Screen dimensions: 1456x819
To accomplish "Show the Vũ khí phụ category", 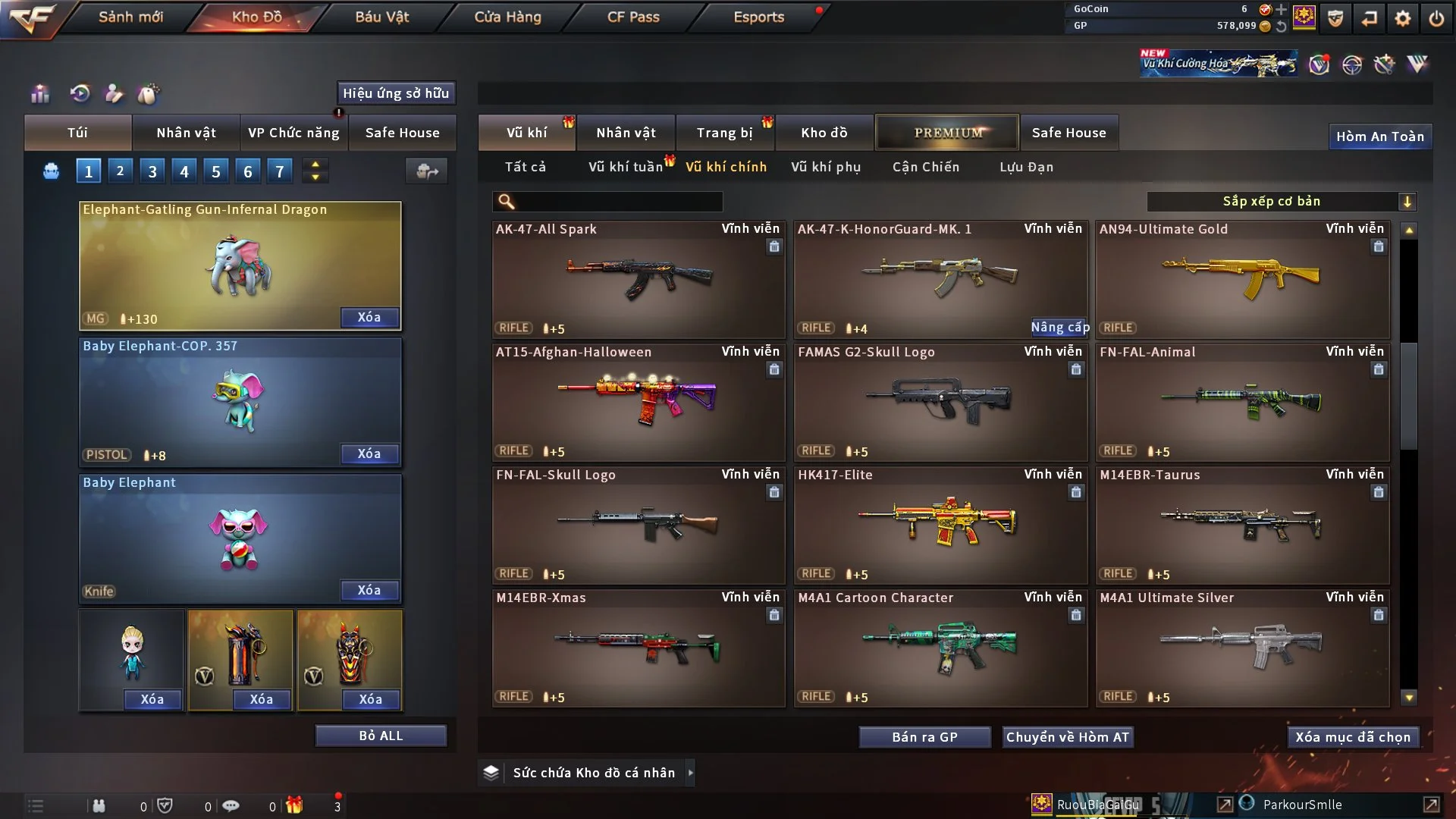I will tap(825, 167).
